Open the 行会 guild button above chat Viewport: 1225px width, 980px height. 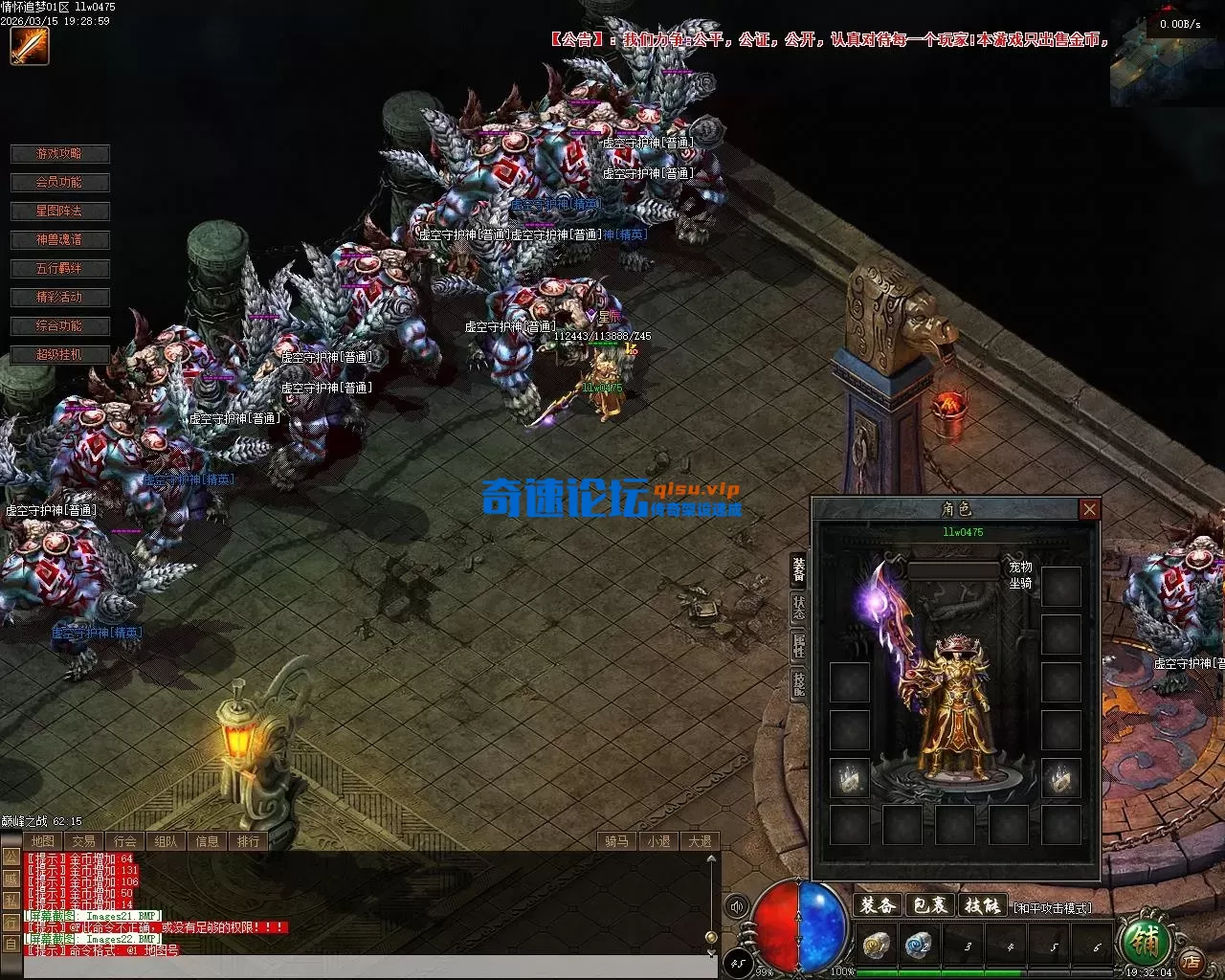click(x=124, y=841)
